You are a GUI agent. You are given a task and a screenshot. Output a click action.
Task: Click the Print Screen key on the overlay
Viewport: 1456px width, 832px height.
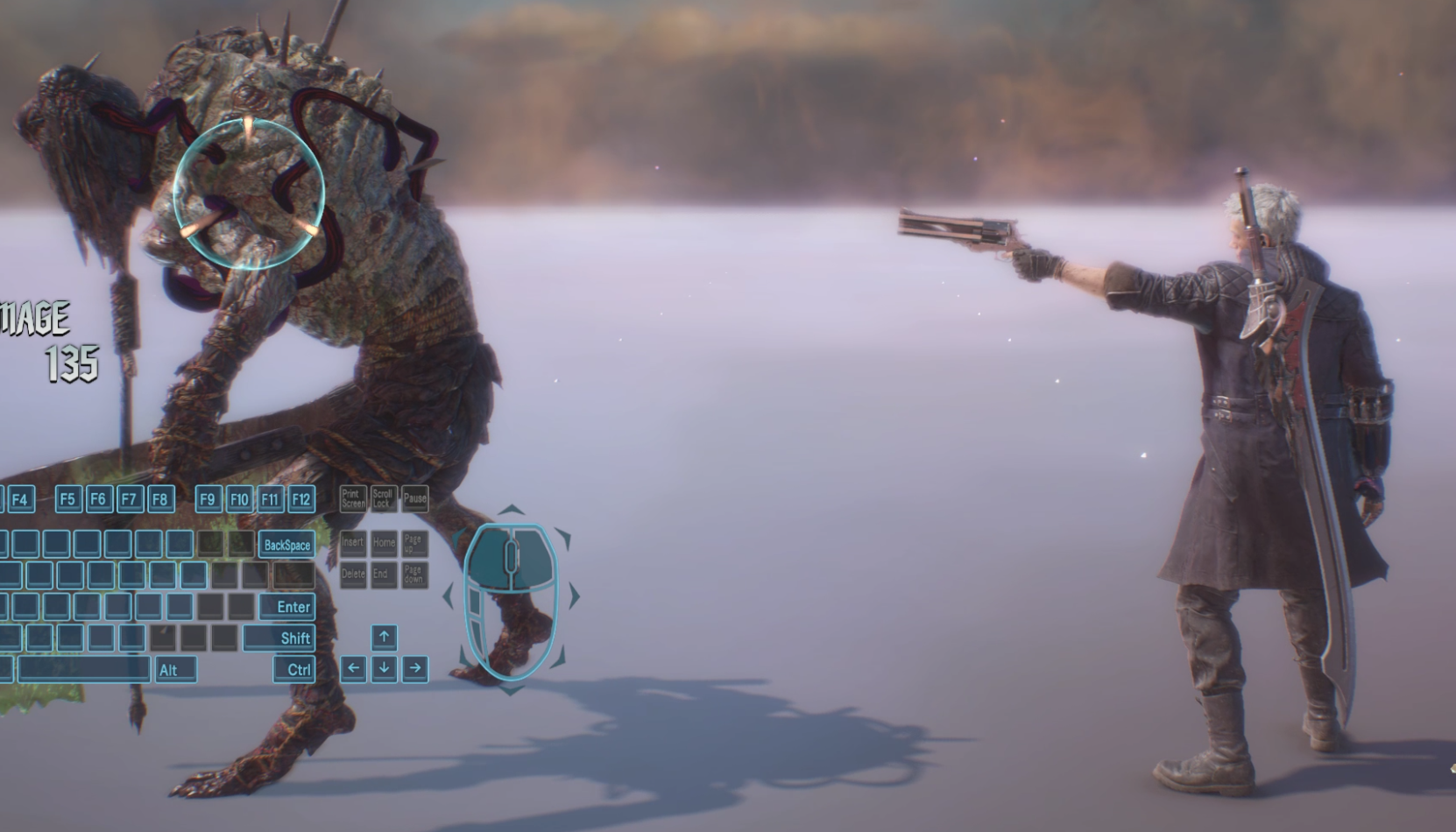coord(353,499)
